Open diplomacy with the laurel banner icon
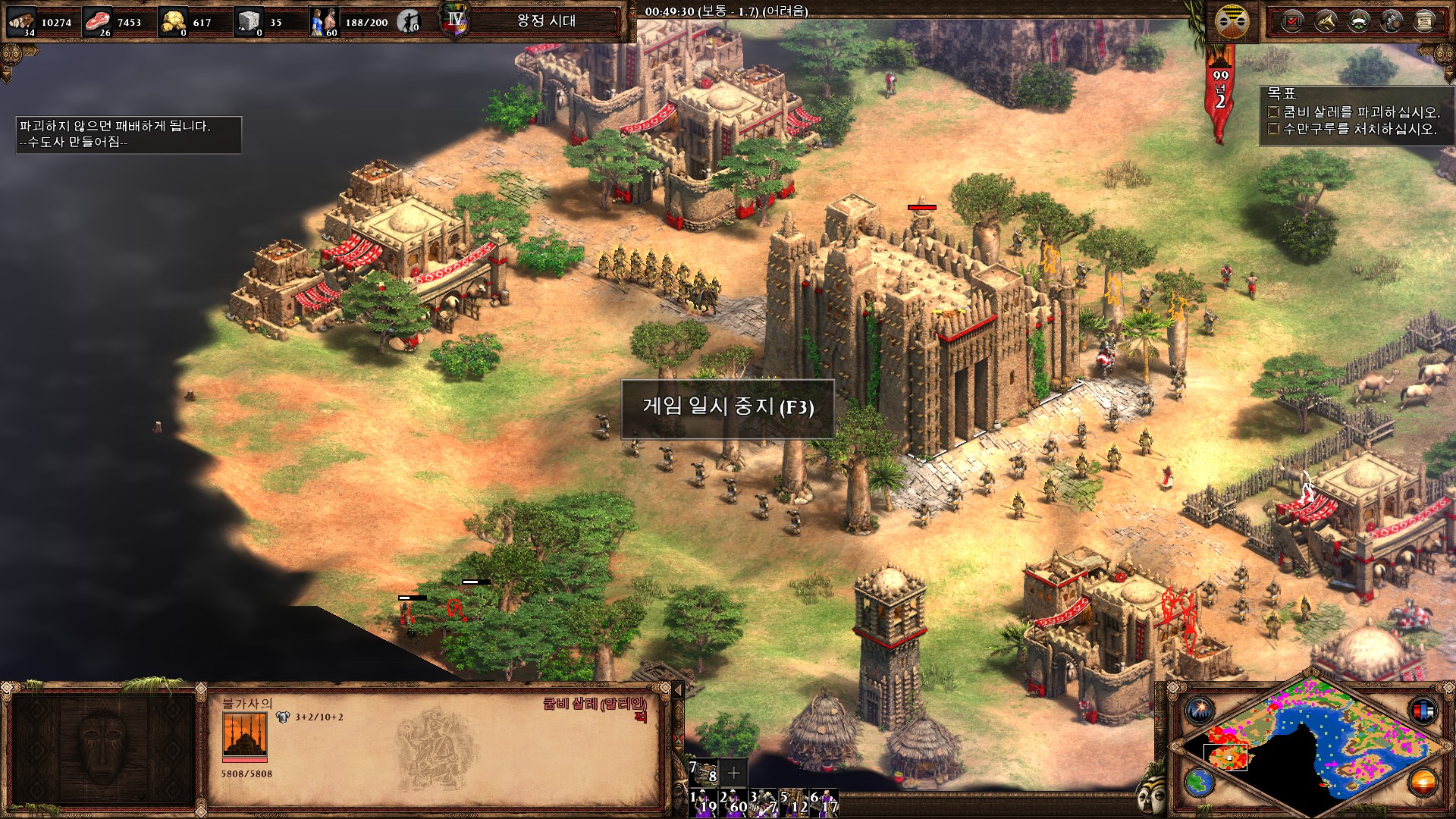The height and width of the screenshot is (819, 1456). [1359, 21]
